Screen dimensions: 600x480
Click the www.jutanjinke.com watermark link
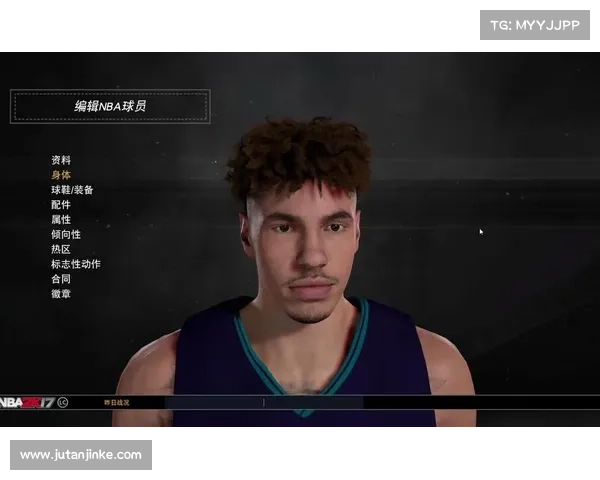click(80, 455)
